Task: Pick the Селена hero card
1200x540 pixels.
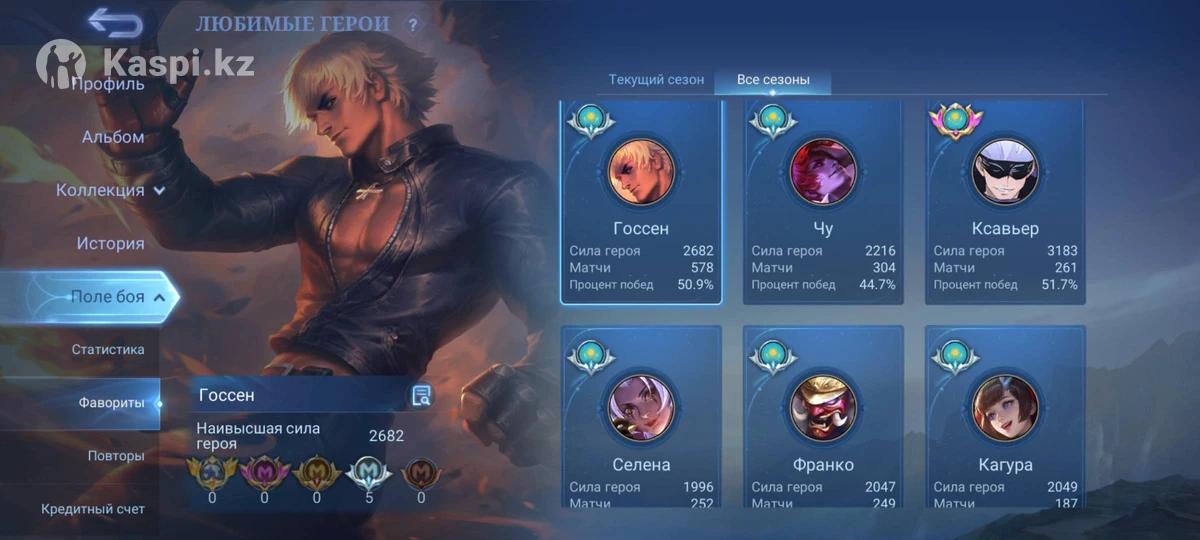Action: click(x=641, y=418)
